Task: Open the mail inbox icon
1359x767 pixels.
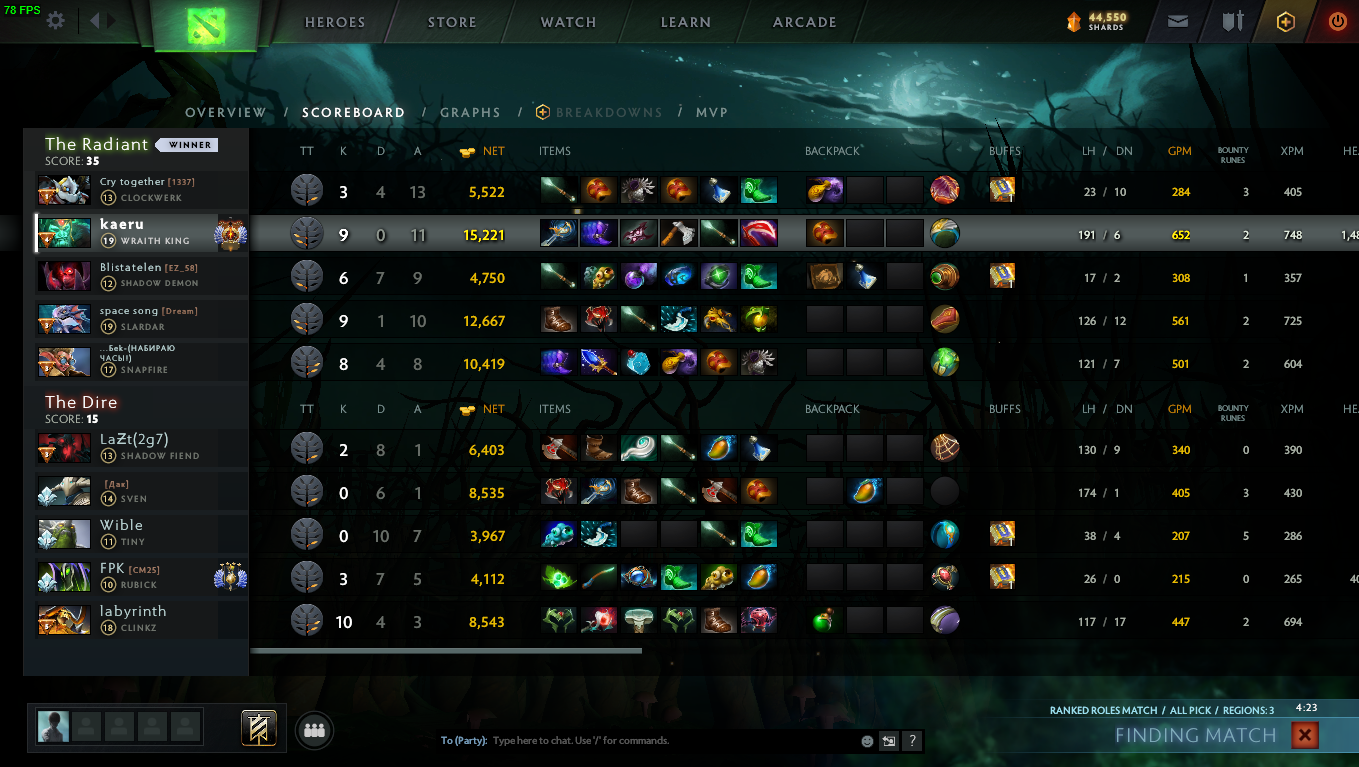Action: pyautogui.click(x=1178, y=21)
